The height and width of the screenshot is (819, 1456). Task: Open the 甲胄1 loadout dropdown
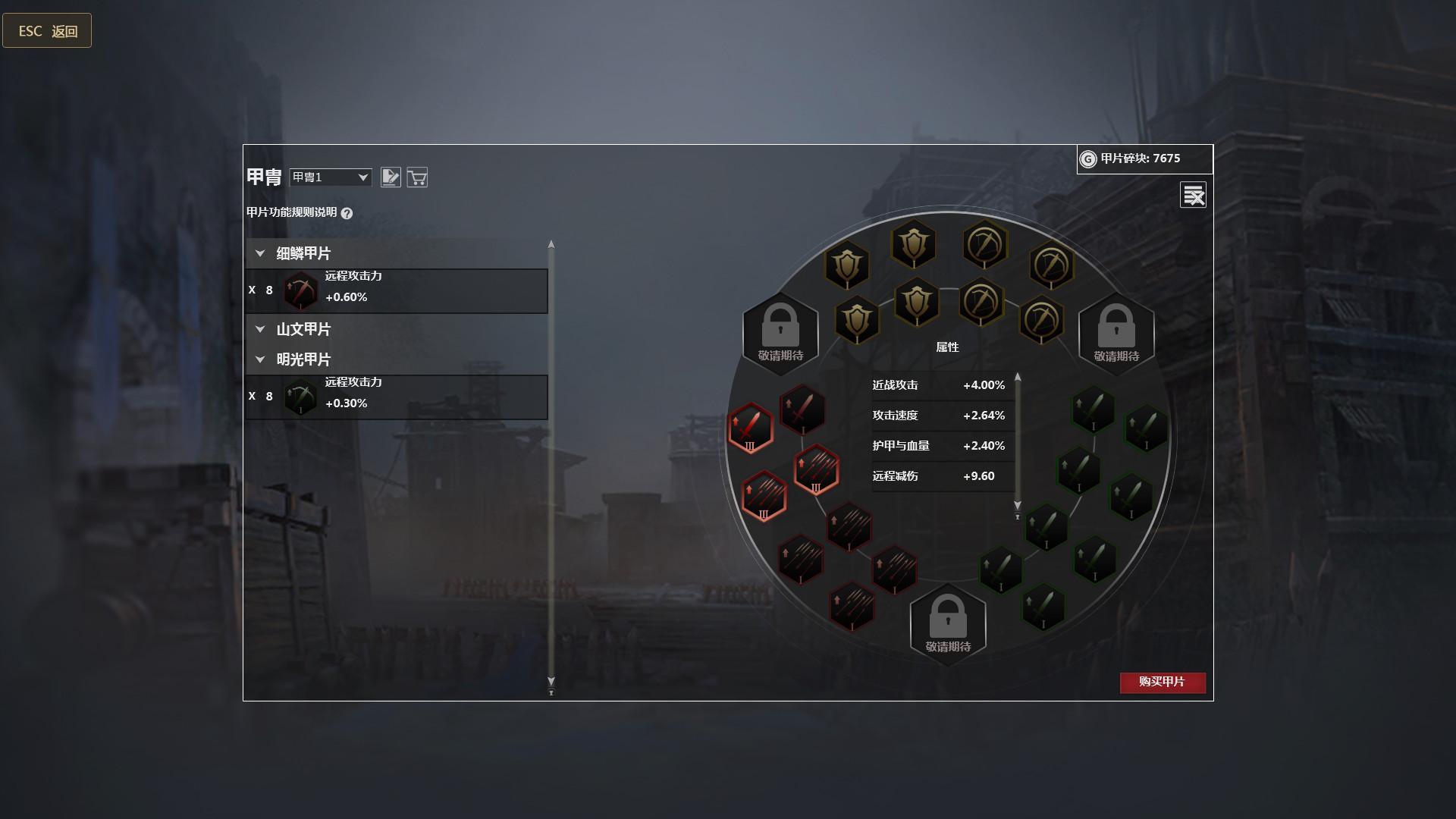tap(331, 177)
